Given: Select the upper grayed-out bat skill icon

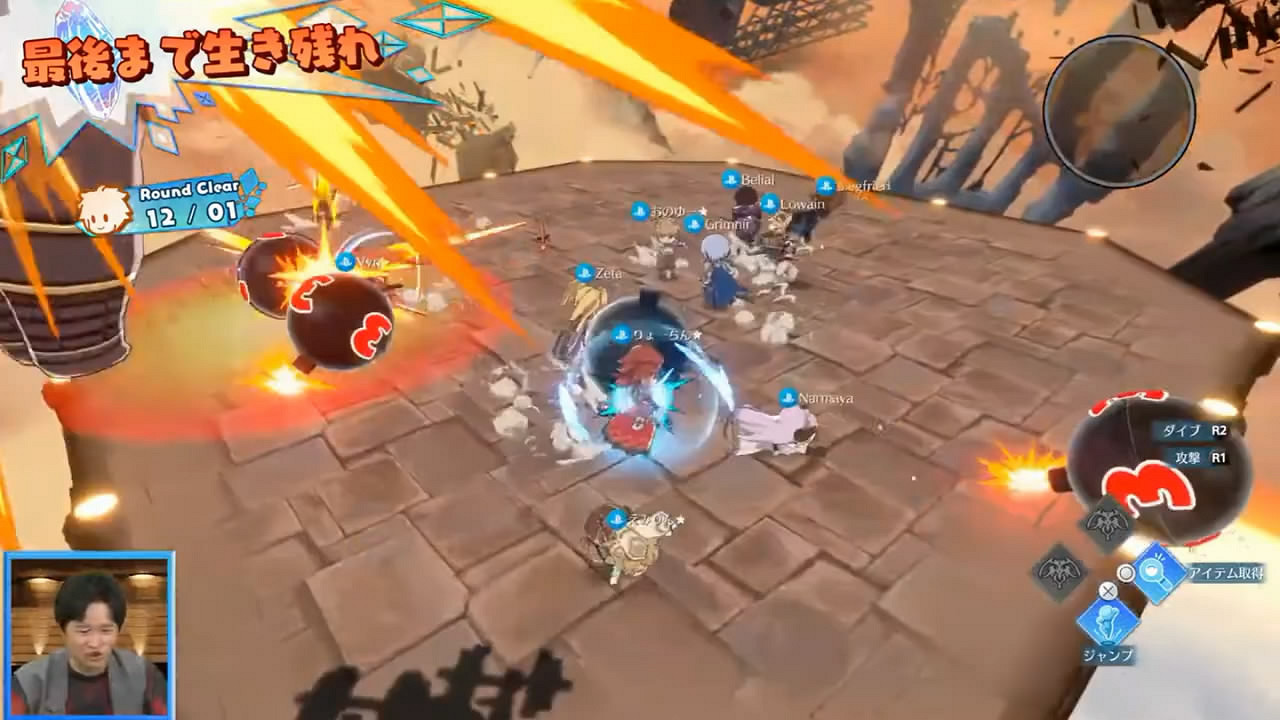Looking at the screenshot, I should 1104,521.
